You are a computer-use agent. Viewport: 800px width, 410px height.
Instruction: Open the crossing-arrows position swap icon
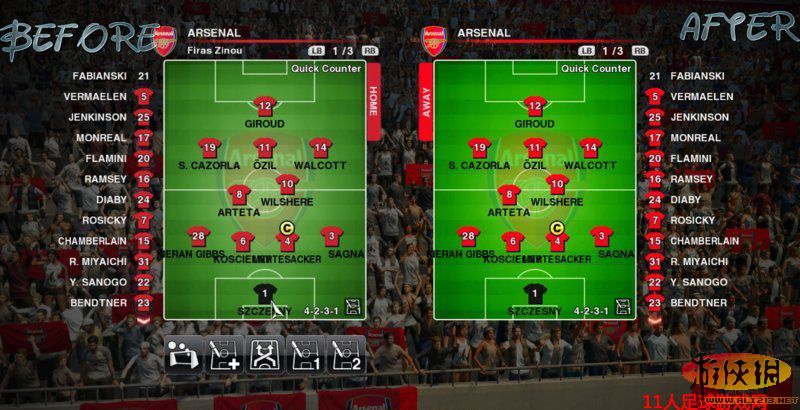[264, 354]
